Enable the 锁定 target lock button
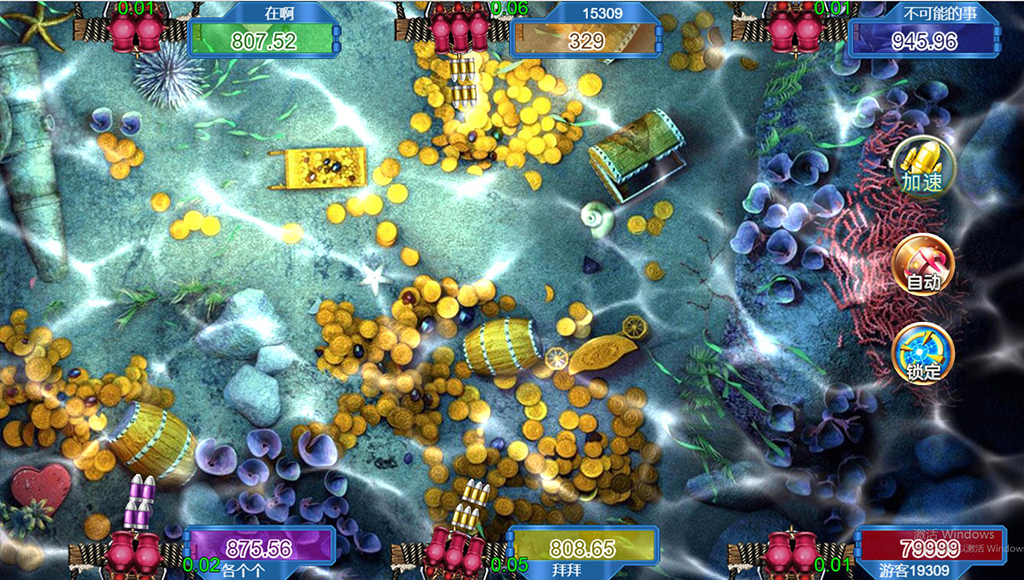 [923, 354]
